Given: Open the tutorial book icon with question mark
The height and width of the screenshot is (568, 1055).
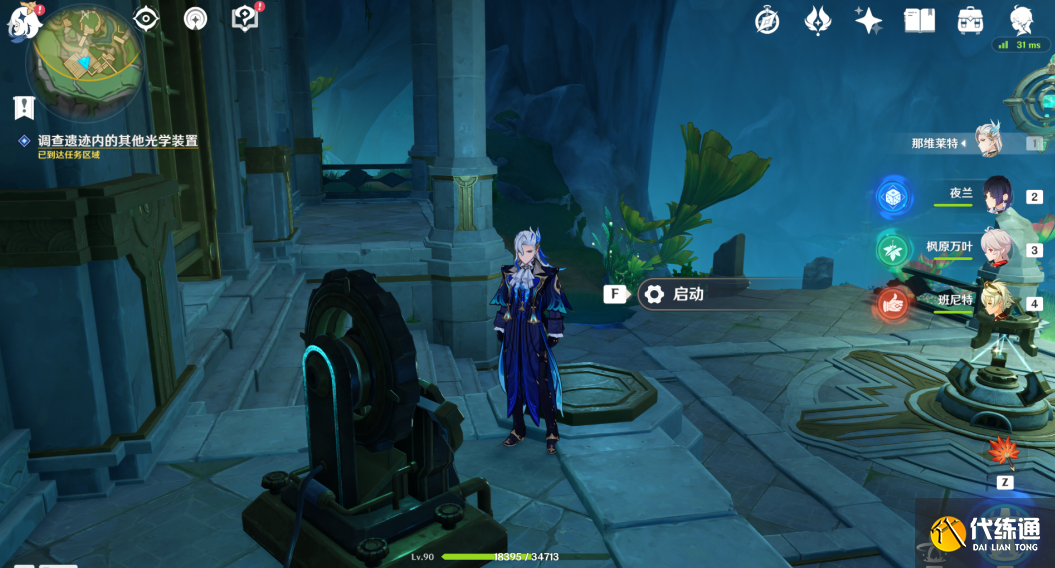Looking at the screenshot, I should (244, 19).
